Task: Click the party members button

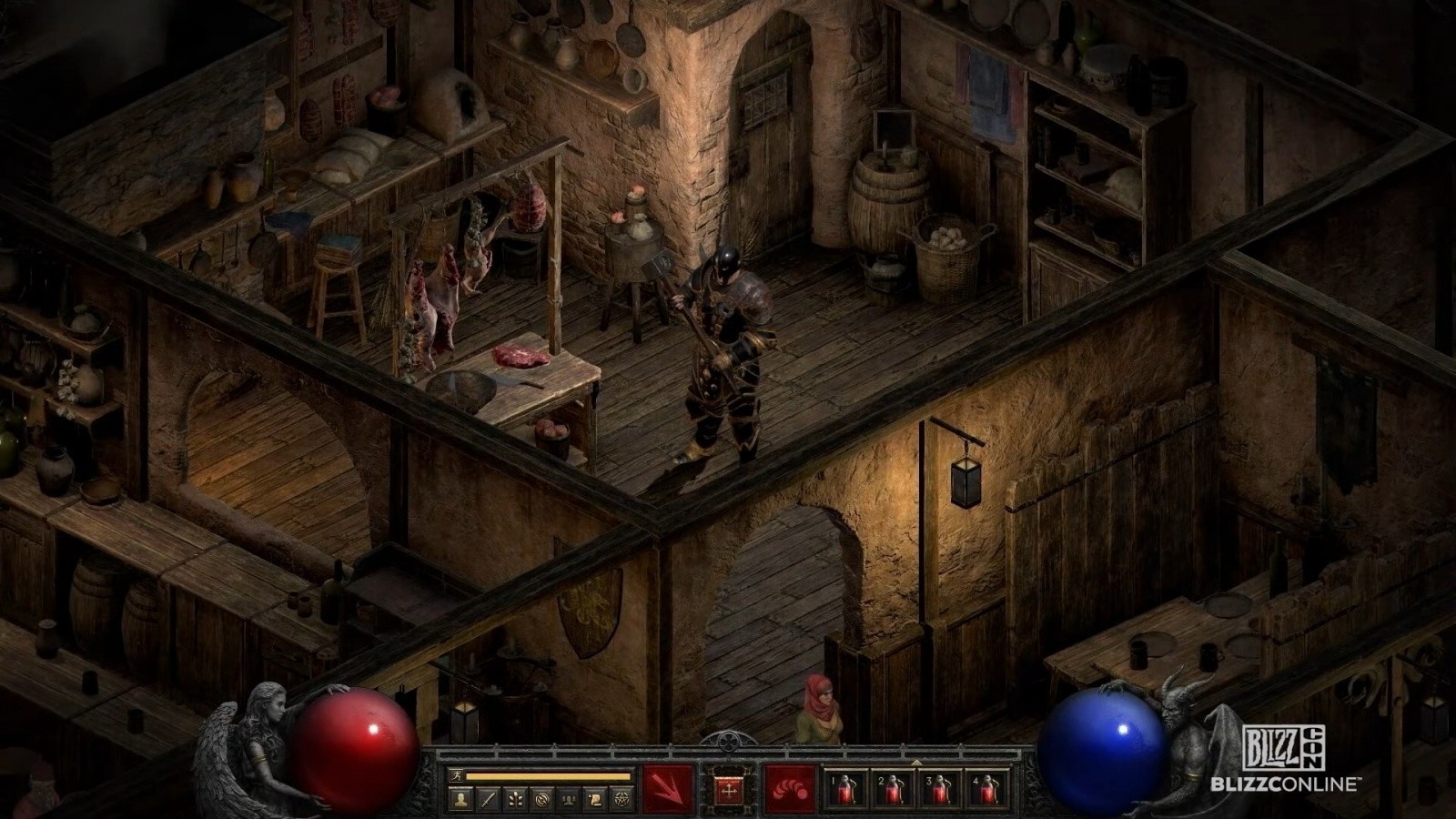Action: point(568,800)
